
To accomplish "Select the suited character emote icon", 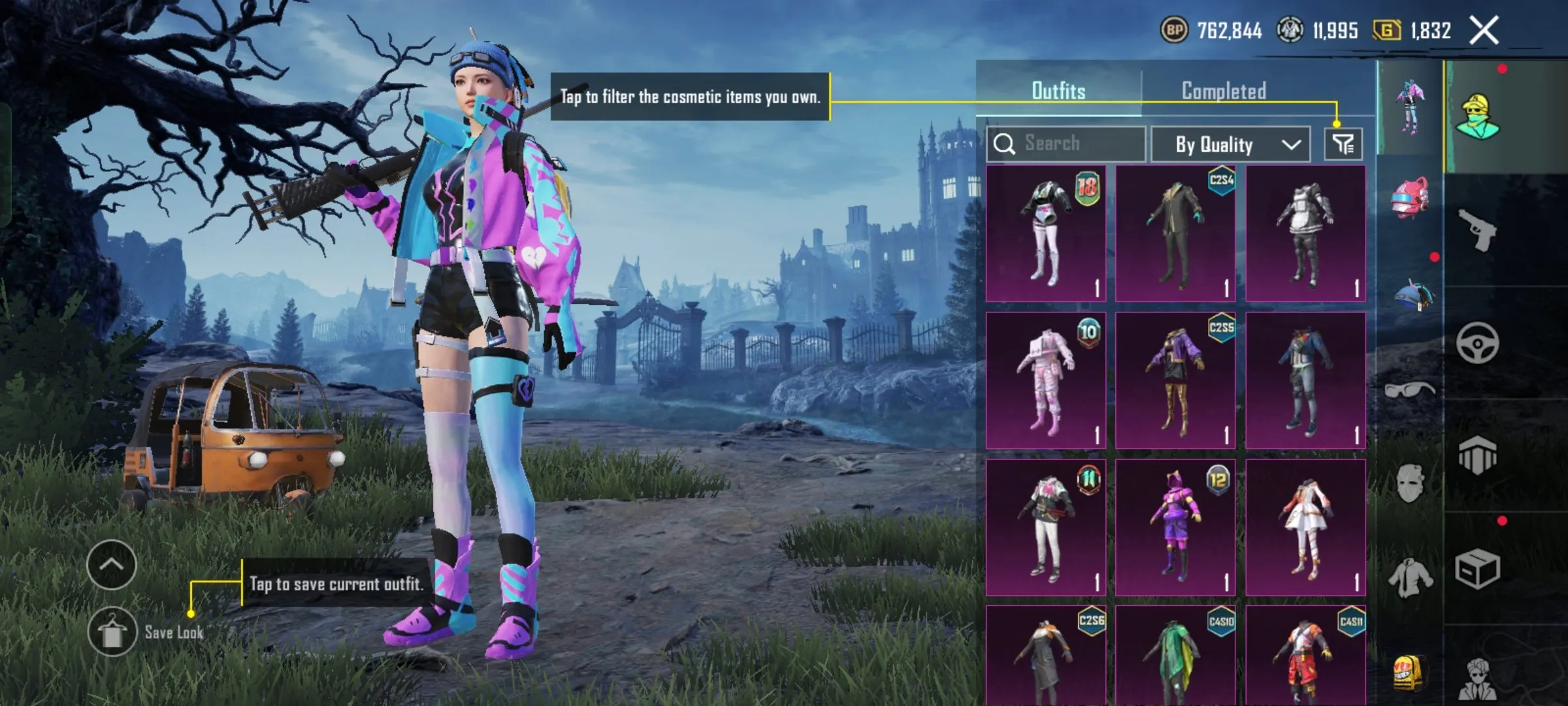I will click(x=1478, y=679).
